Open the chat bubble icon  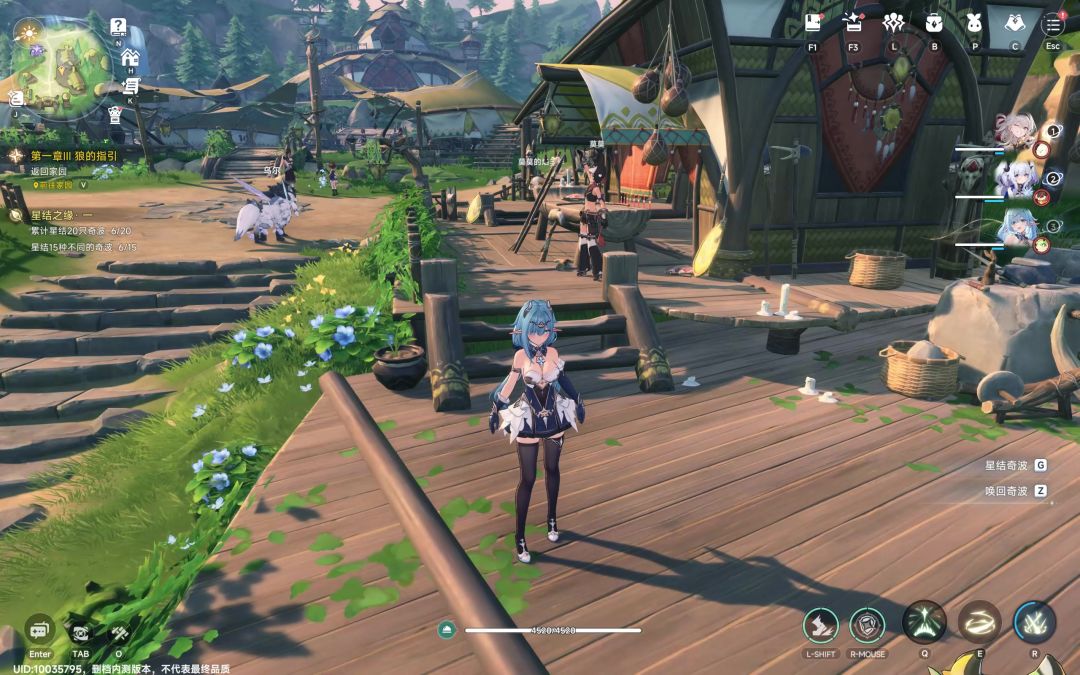pos(40,631)
